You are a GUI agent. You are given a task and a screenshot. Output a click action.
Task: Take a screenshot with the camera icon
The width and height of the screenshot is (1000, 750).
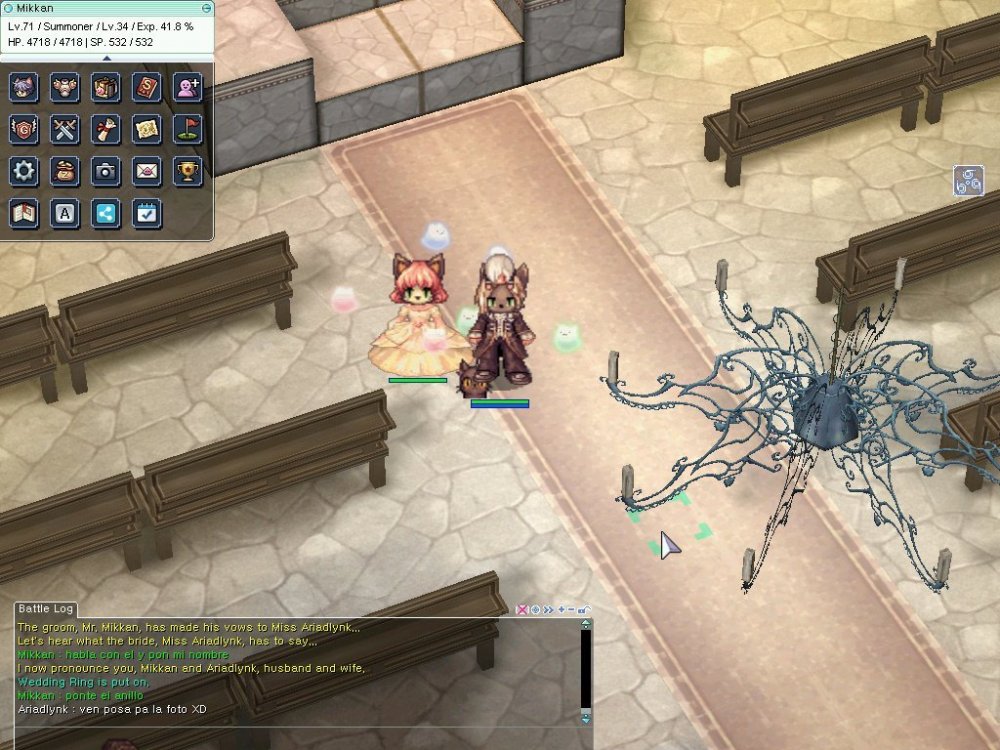click(x=106, y=171)
